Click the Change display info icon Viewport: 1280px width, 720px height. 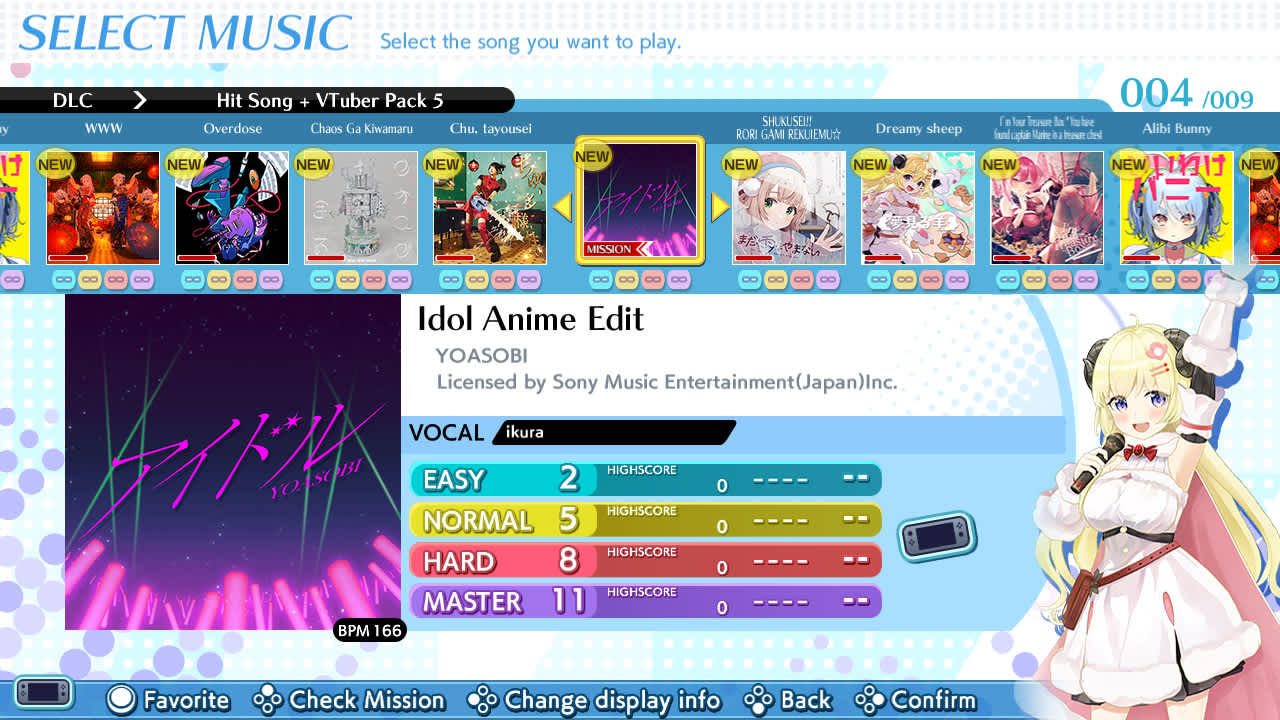pyautogui.click(x=484, y=700)
